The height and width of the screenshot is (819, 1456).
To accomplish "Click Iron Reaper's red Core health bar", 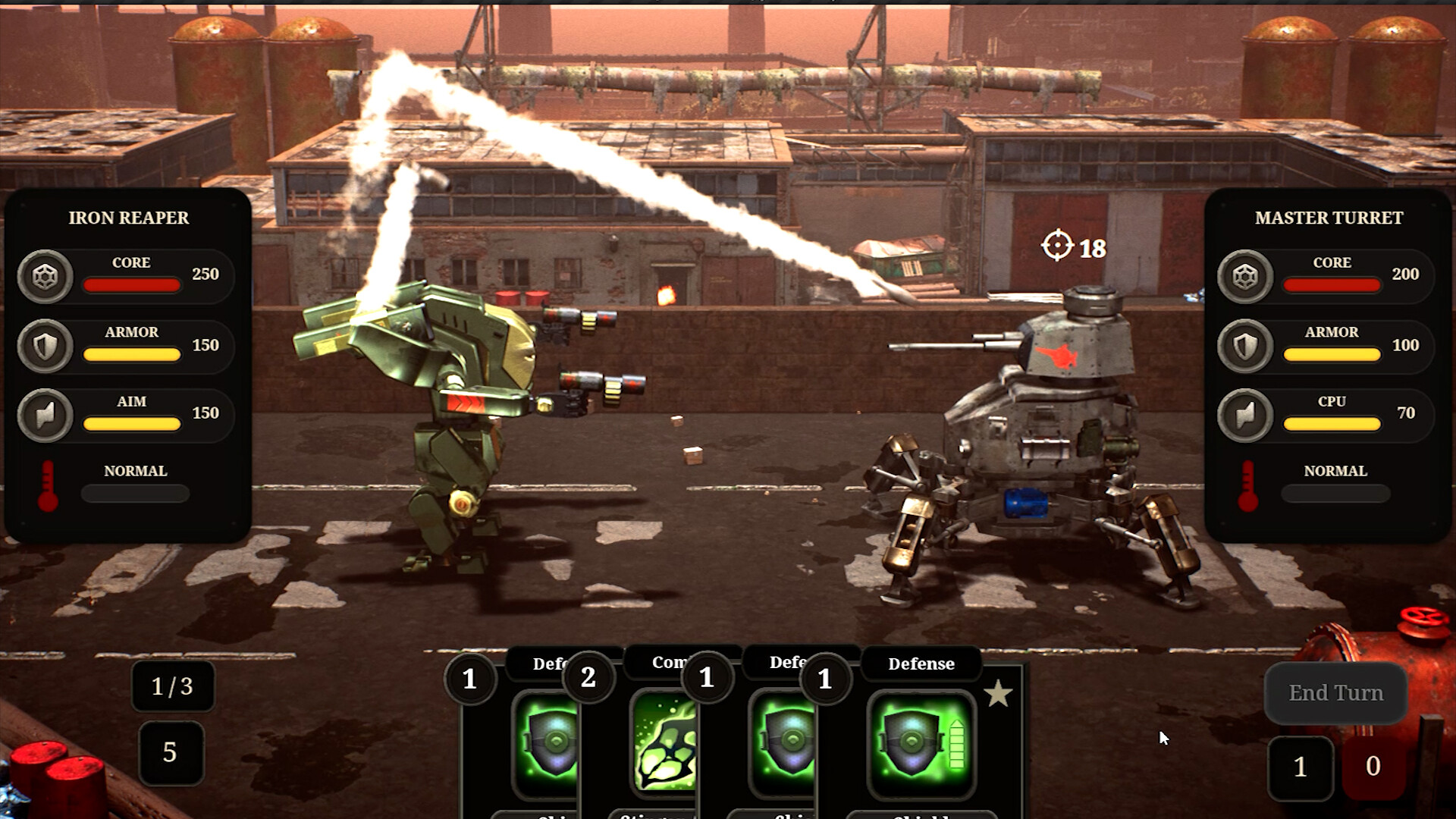I will pos(131,284).
